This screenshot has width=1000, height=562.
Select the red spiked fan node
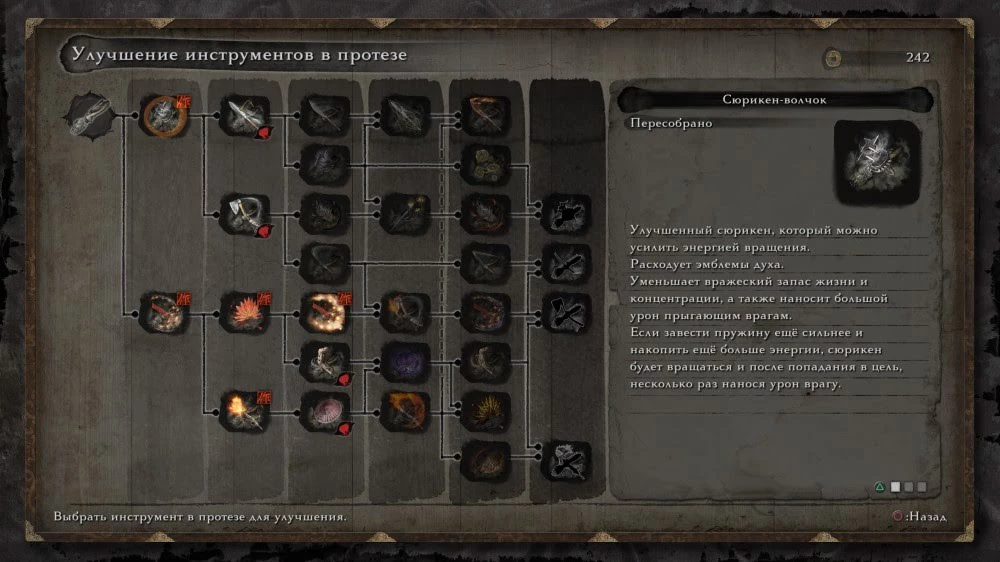(245, 311)
